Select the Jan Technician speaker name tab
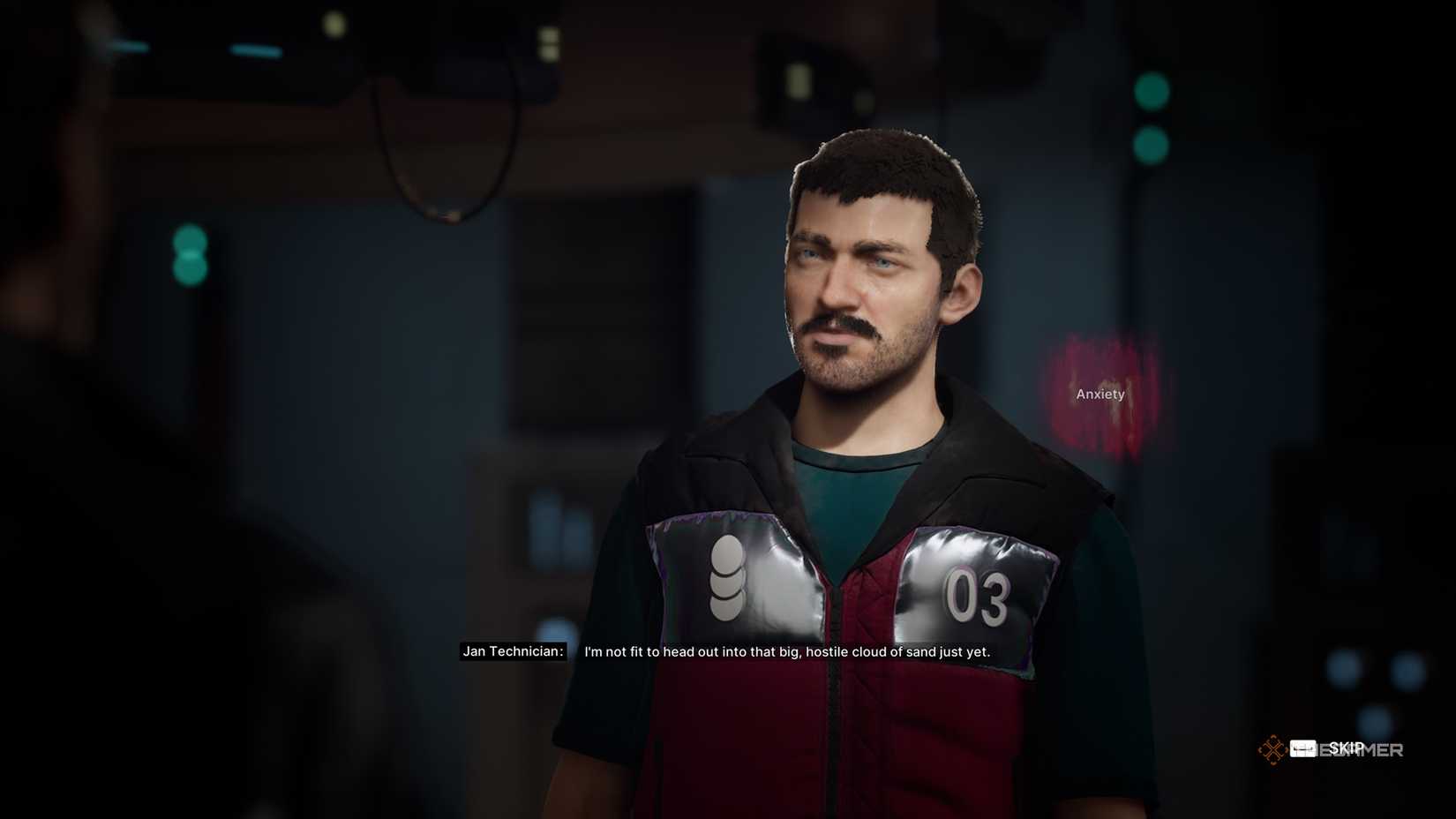The width and height of the screenshot is (1456, 819). pos(513,652)
